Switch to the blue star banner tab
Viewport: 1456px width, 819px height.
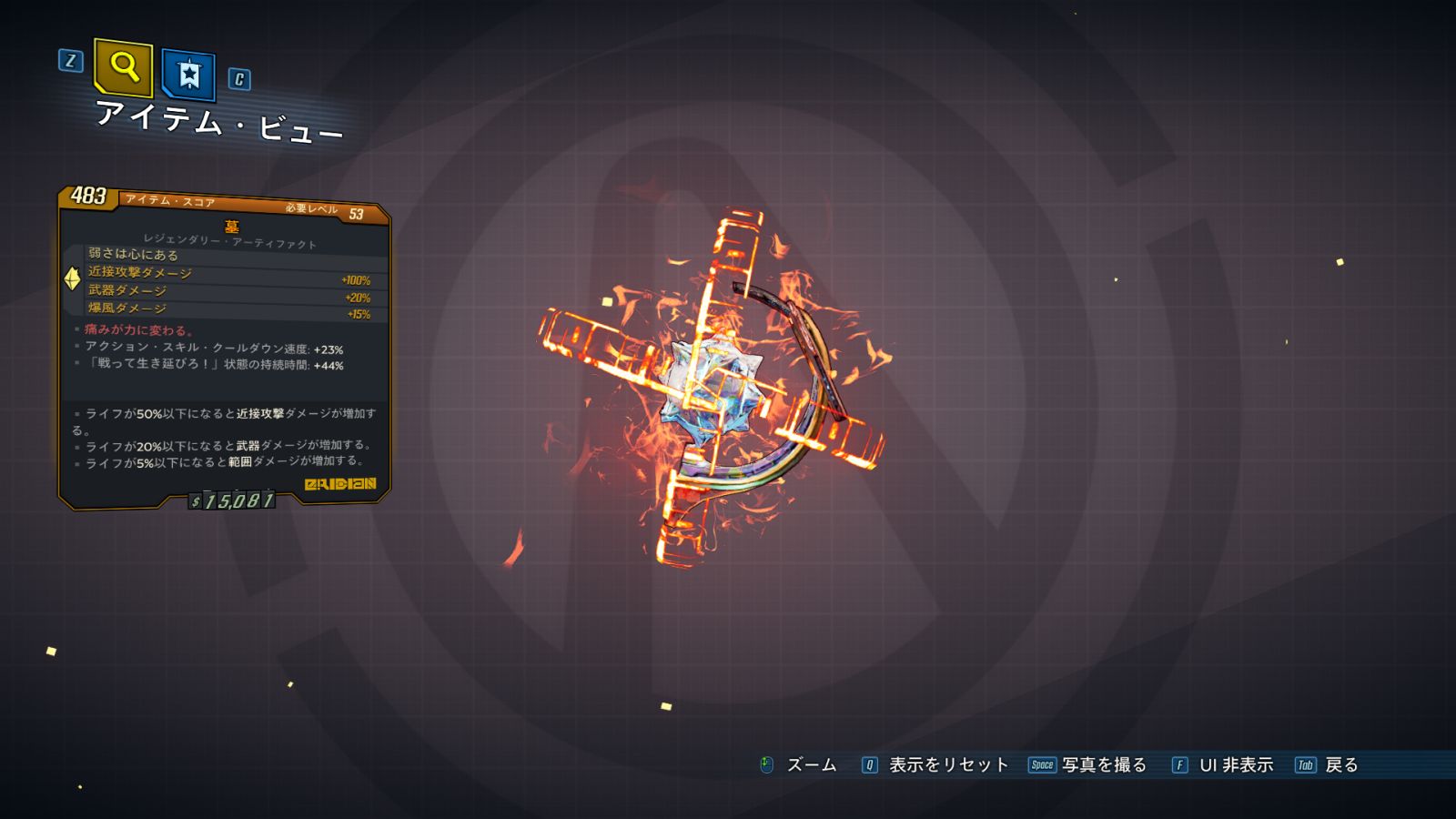click(x=188, y=75)
